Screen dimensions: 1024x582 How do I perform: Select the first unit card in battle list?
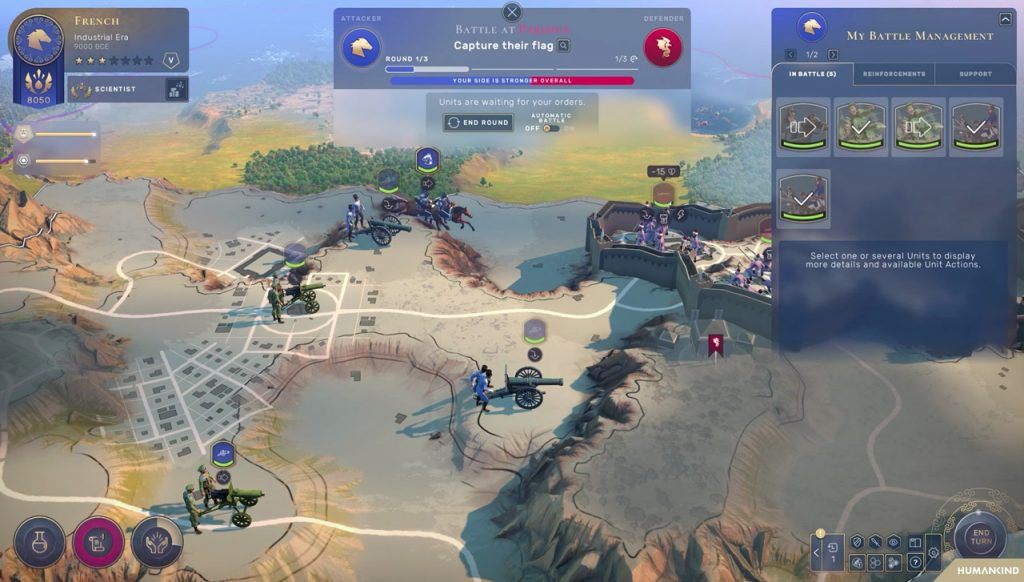(804, 127)
